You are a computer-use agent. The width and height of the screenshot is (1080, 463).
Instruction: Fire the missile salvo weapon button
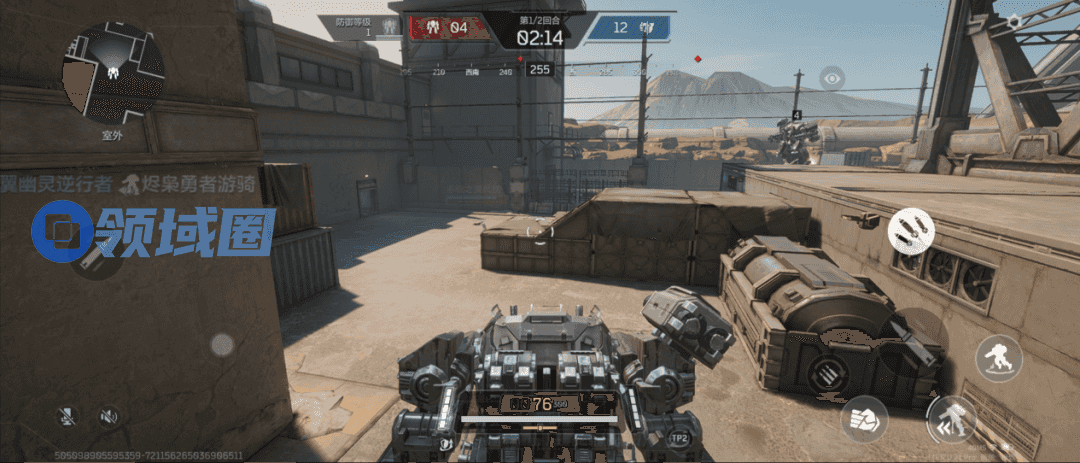click(910, 230)
